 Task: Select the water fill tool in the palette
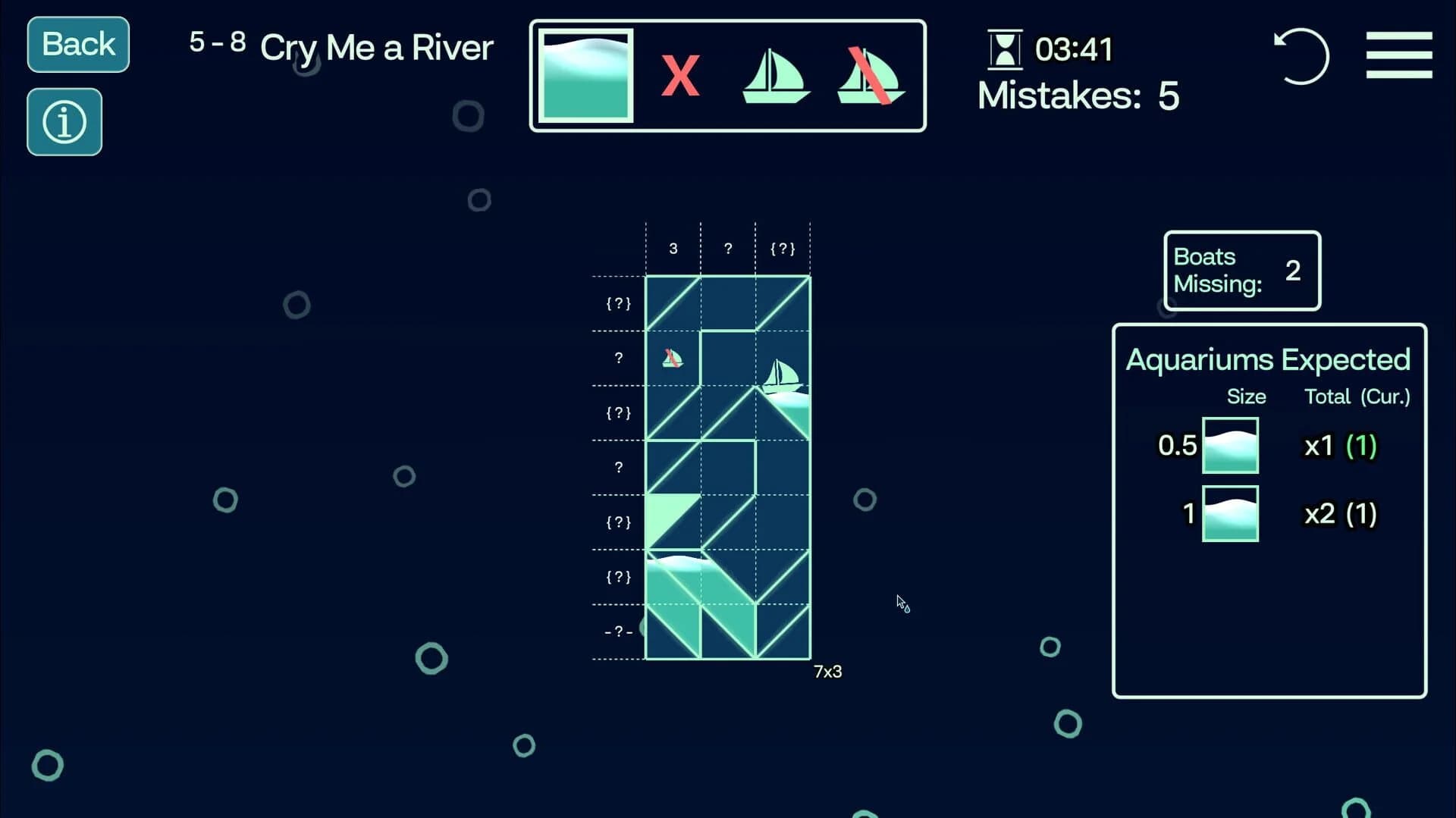pyautogui.click(x=585, y=76)
